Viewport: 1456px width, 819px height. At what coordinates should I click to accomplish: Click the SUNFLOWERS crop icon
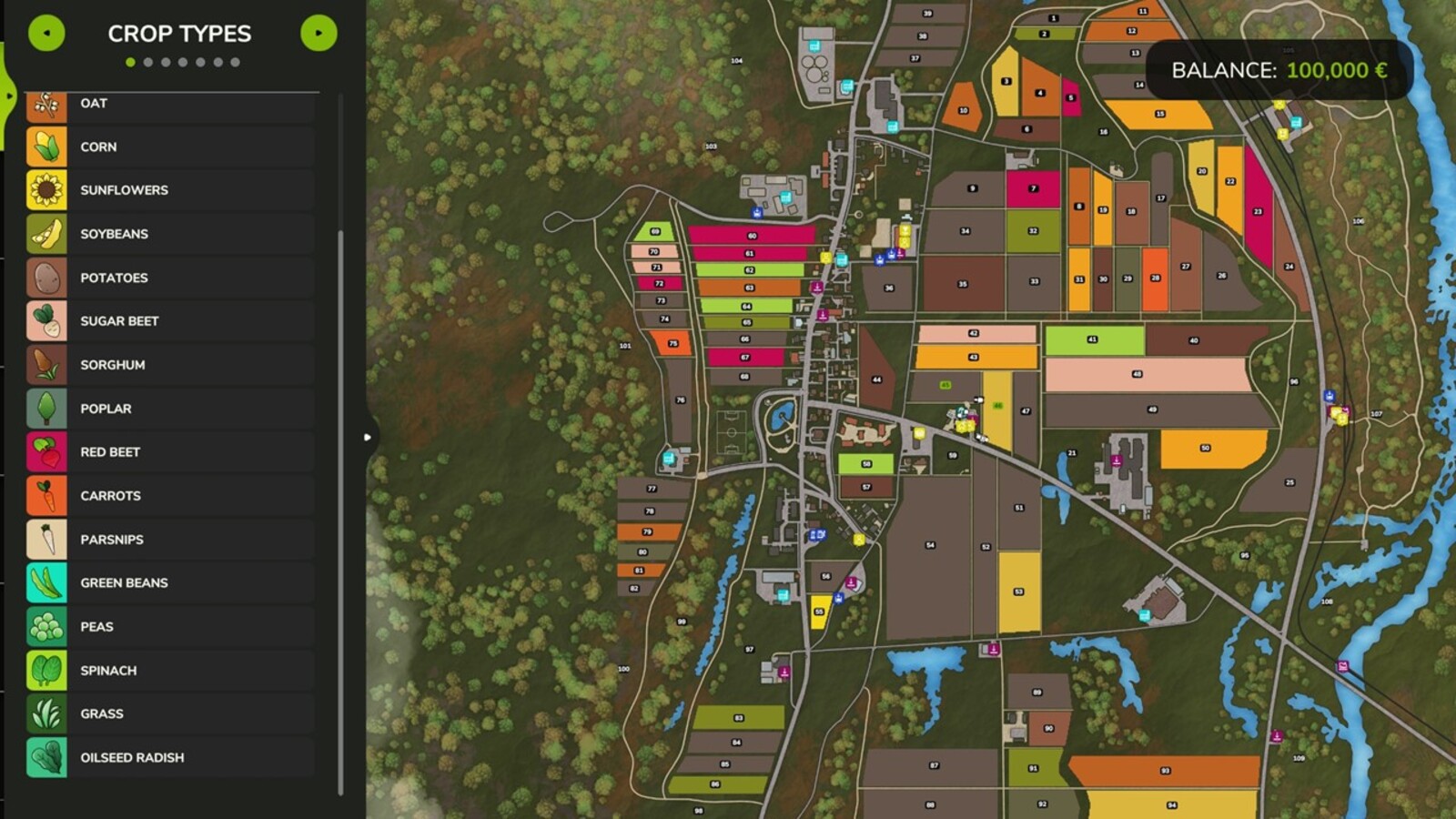(46, 189)
